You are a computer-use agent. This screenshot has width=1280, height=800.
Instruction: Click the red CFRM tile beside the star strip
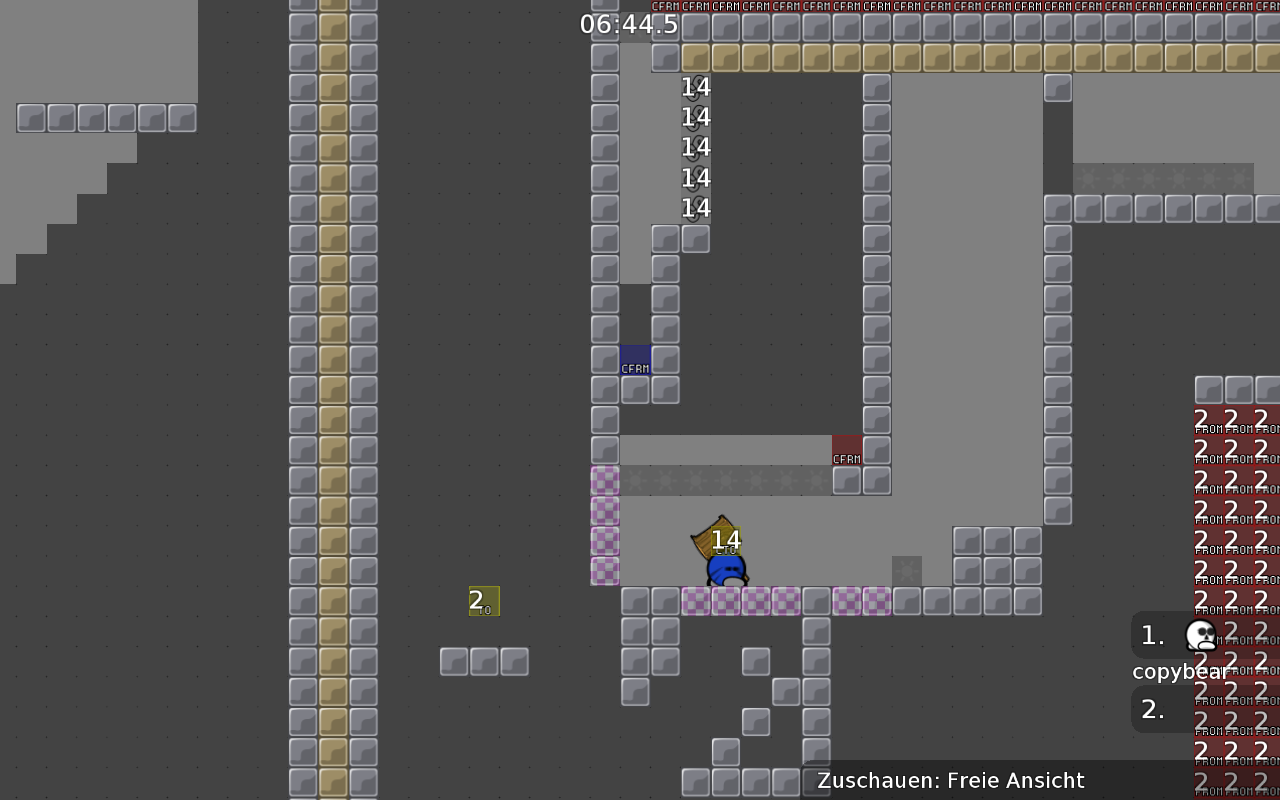pos(847,450)
